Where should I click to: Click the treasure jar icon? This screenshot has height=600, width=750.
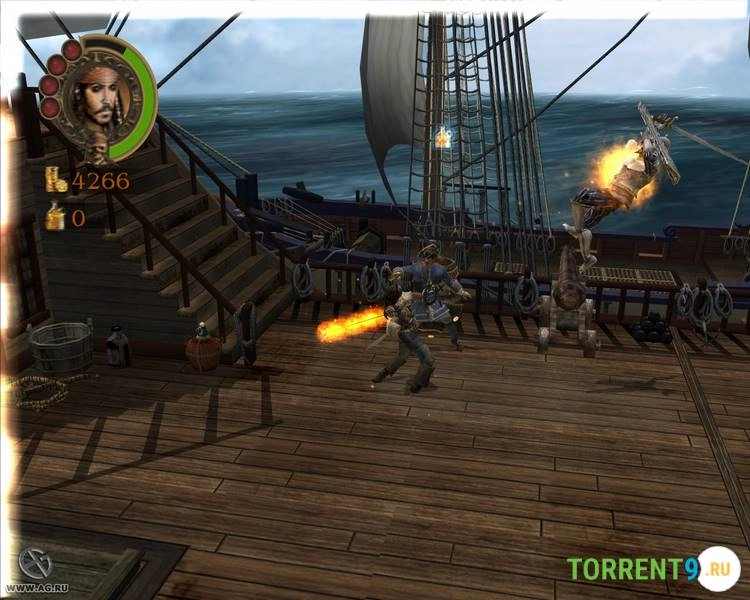point(56,216)
